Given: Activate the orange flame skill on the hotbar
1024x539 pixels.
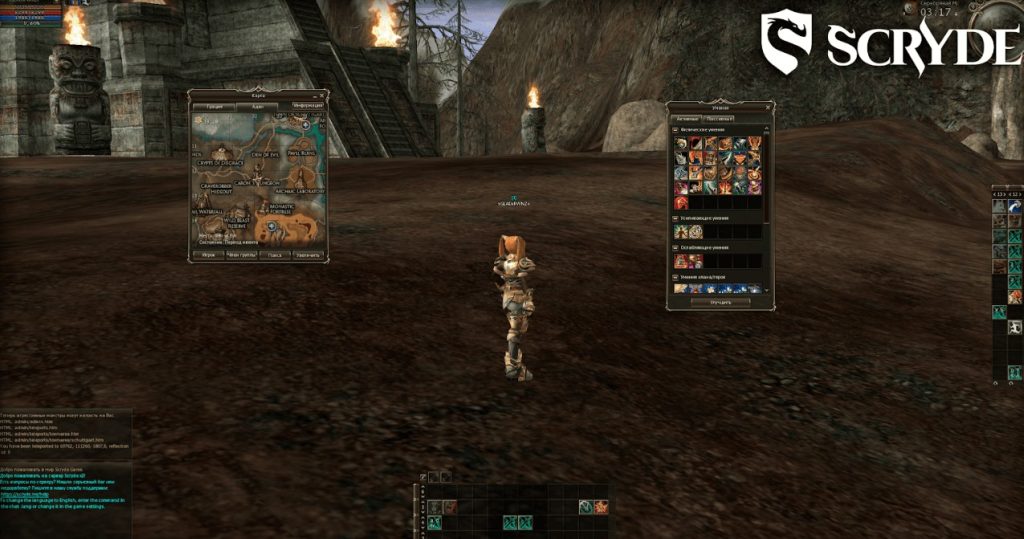Looking at the screenshot, I should click(600, 507).
